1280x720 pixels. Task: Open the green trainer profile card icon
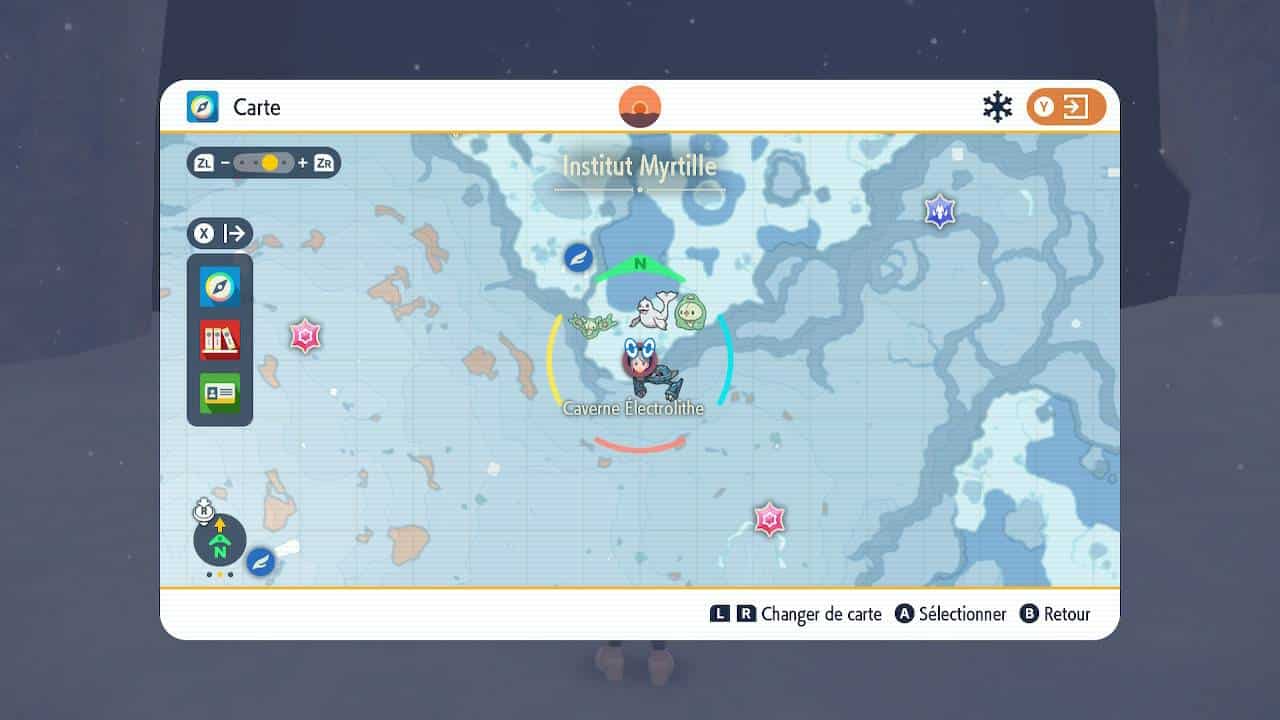tap(220, 393)
